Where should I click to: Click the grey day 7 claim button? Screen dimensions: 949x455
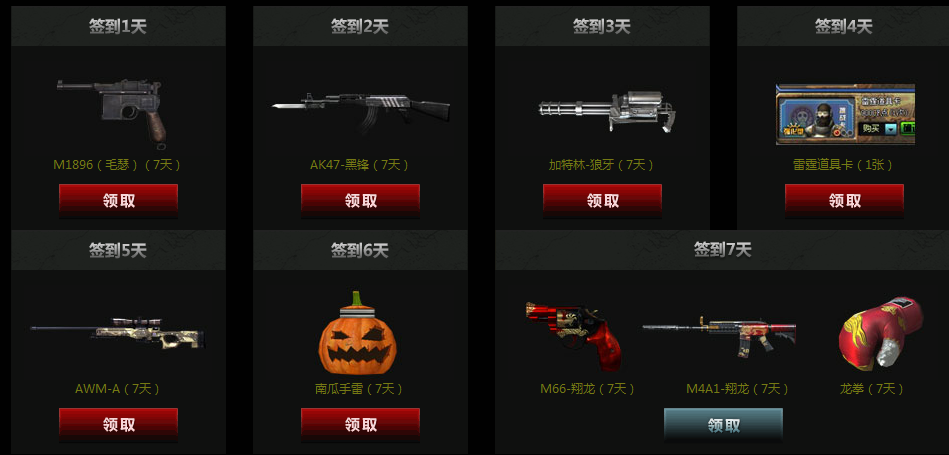723,424
